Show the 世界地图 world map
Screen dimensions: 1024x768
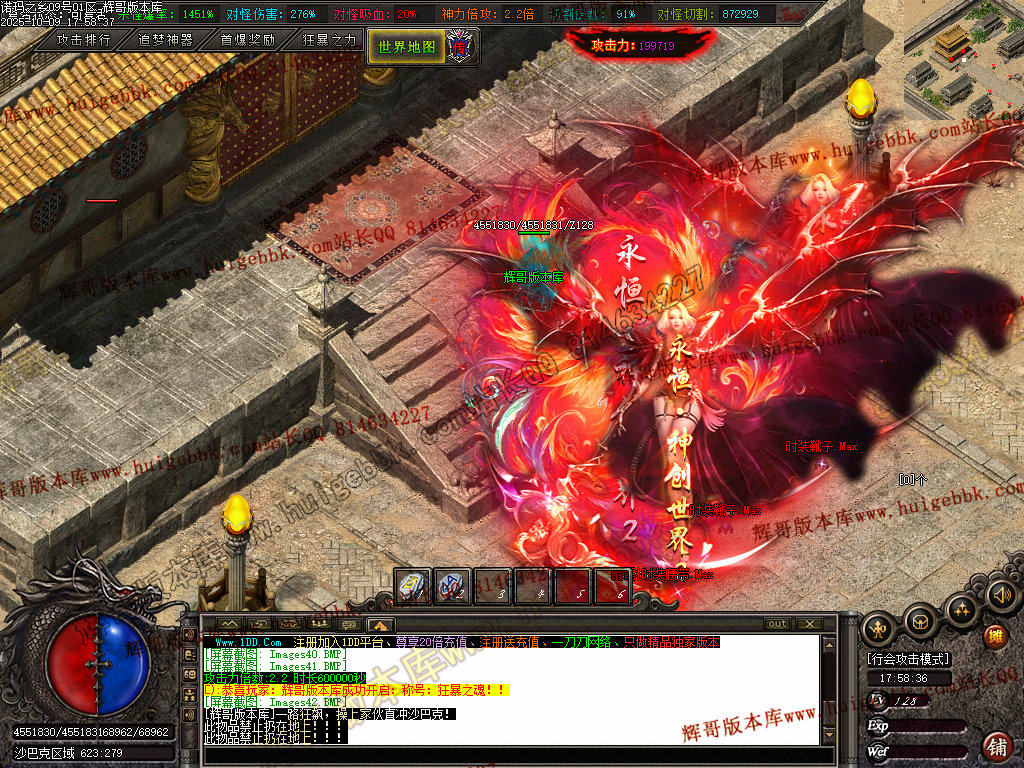407,46
